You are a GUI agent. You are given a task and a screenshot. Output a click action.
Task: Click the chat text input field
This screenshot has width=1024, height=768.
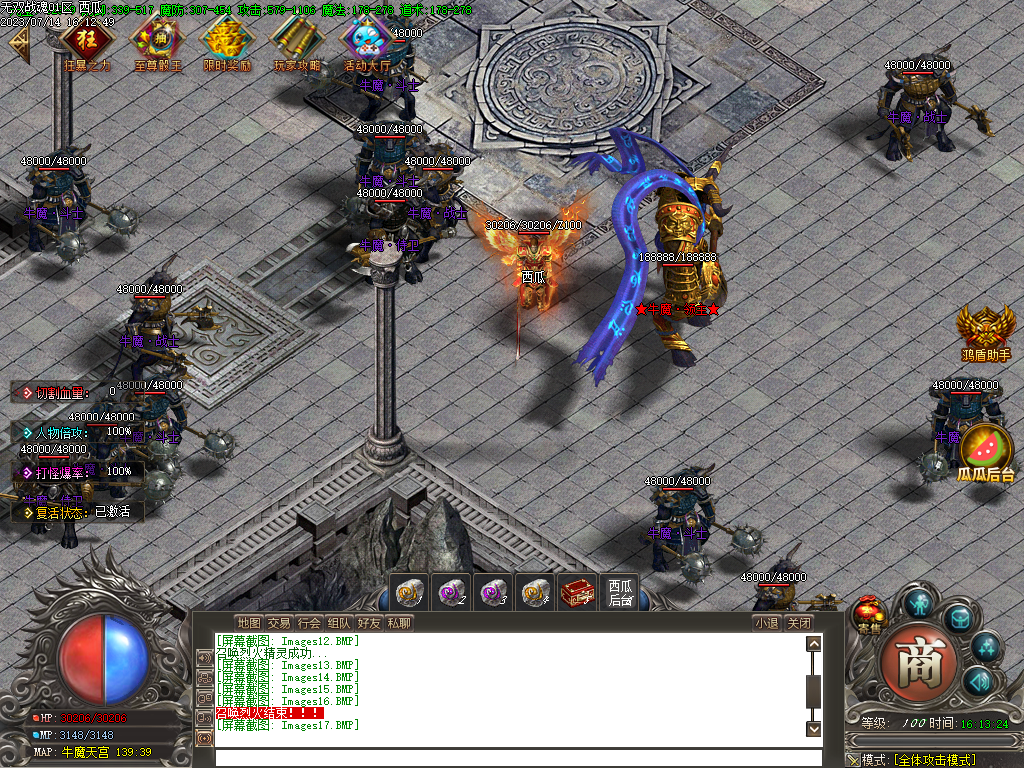pyautogui.click(x=510, y=756)
